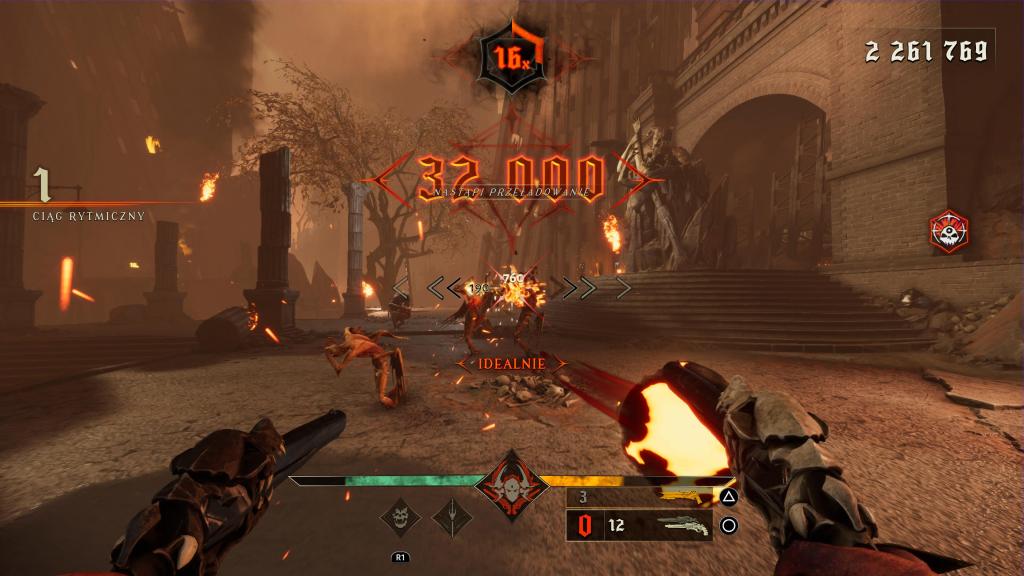Activate the trident ability icon
The height and width of the screenshot is (576, 1024).
pos(452,517)
